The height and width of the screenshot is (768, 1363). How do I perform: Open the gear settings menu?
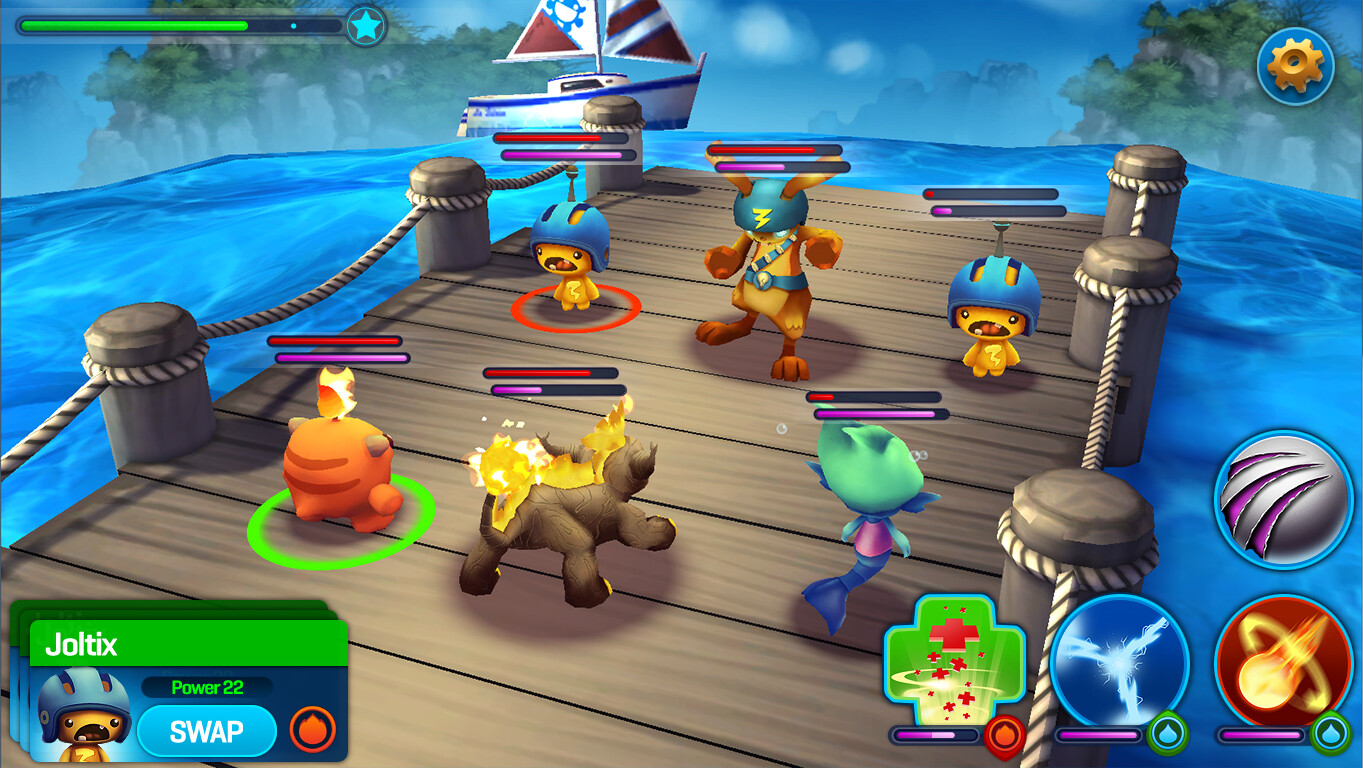click(x=1295, y=66)
